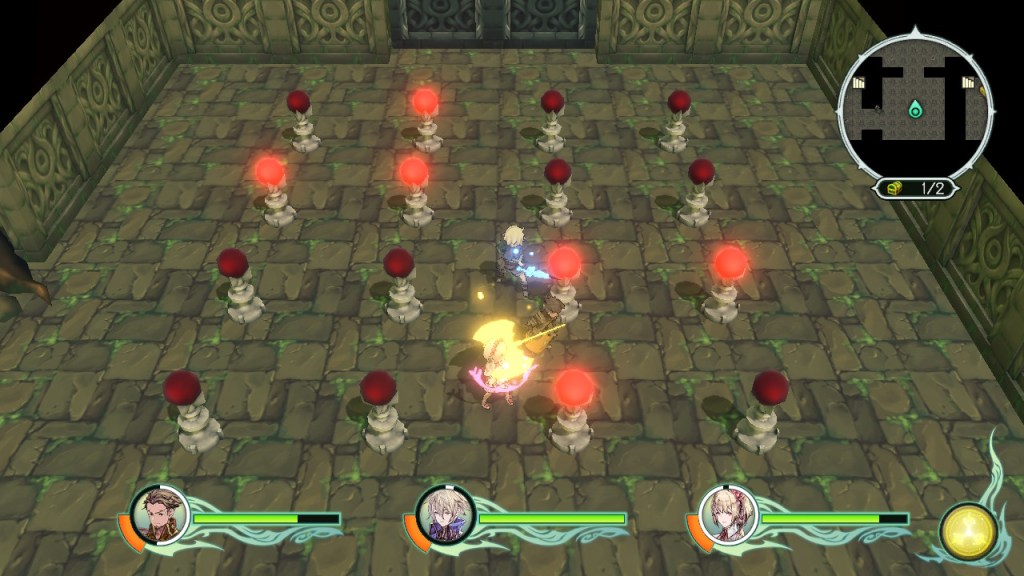Click the left staircase marker on minimap
This screenshot has height=576, width=1024.
(x=858, y=84)
